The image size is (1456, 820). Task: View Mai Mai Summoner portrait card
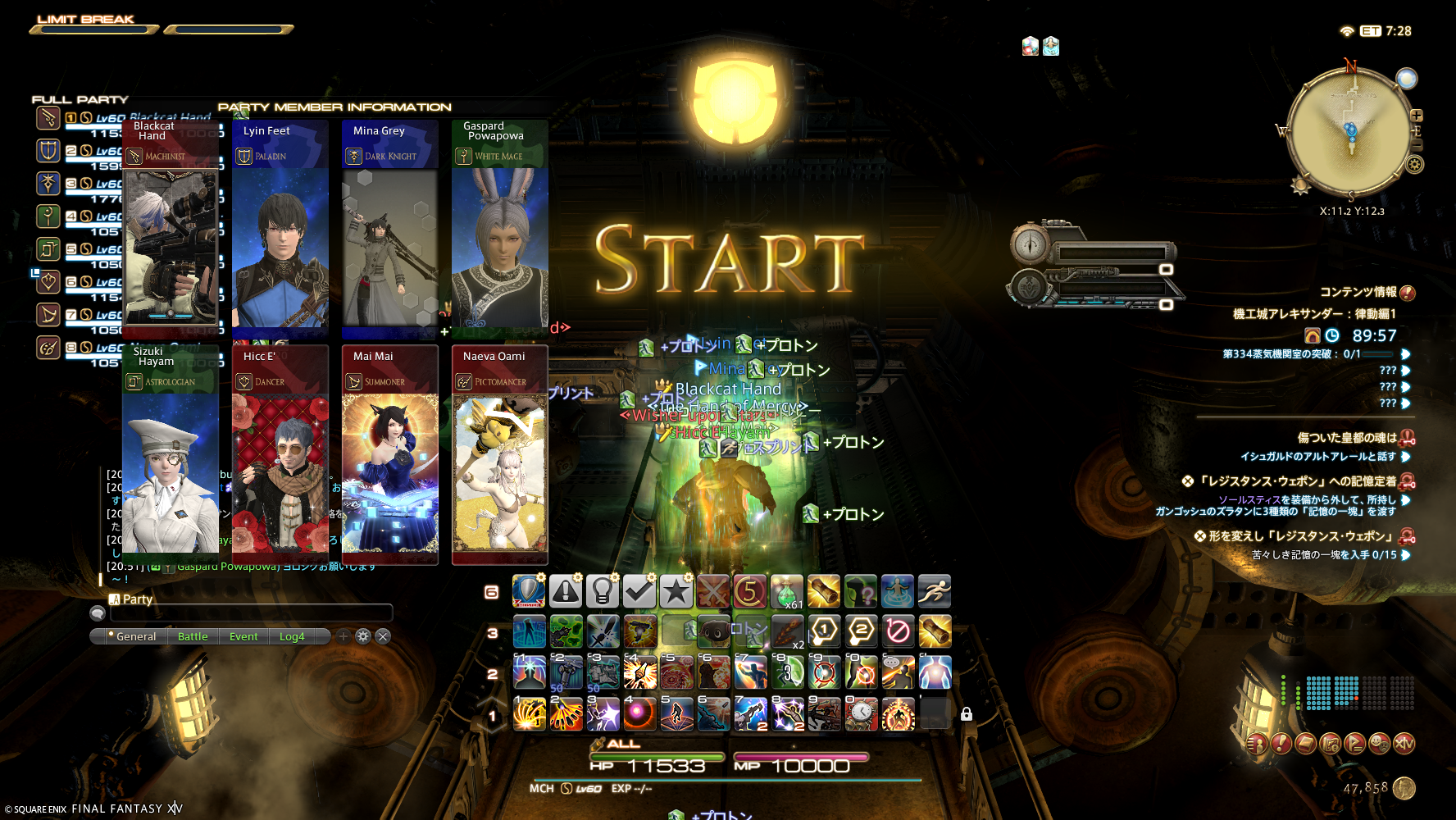[390, 455]
